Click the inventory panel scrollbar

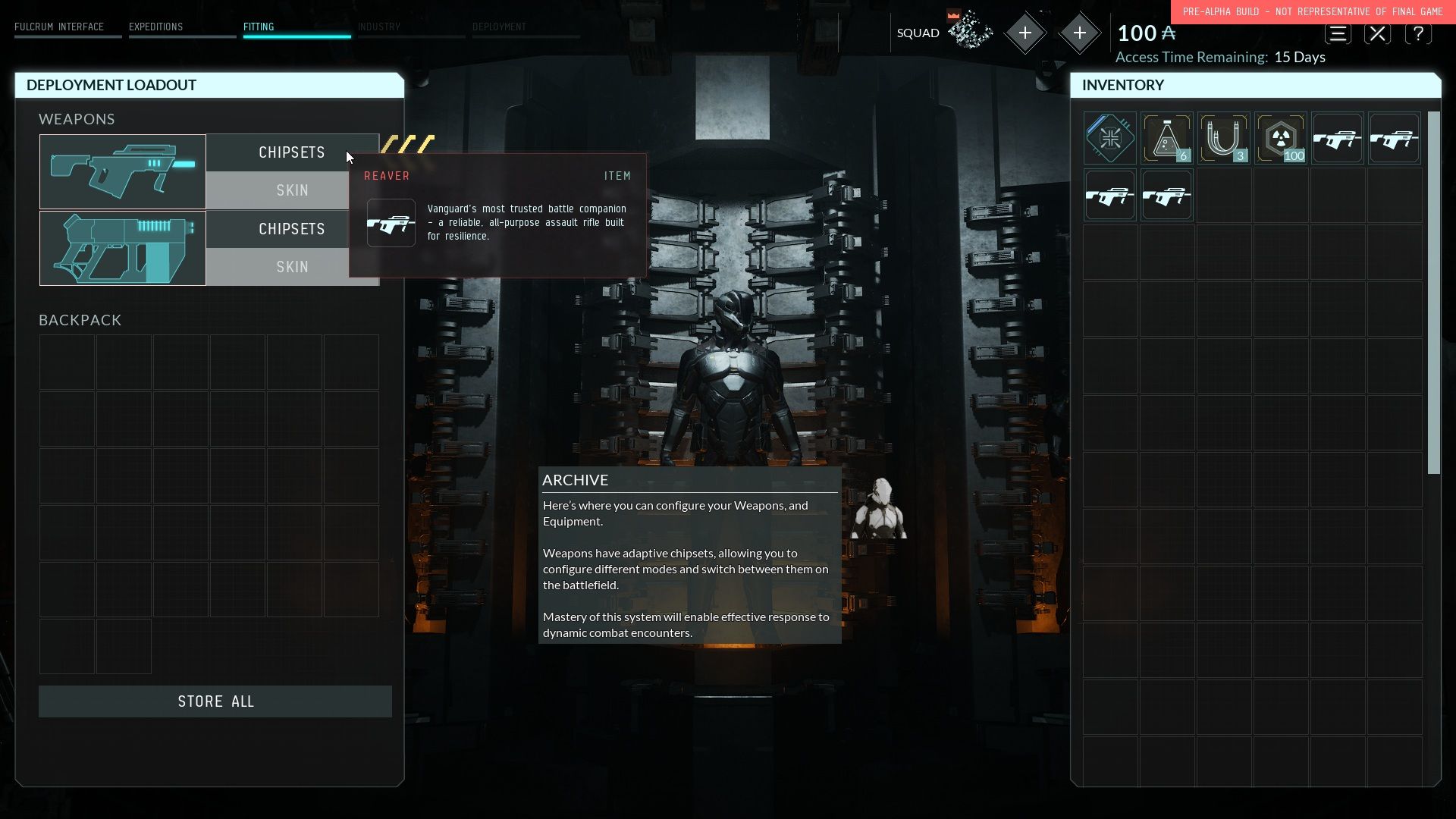coord(1433,293)
